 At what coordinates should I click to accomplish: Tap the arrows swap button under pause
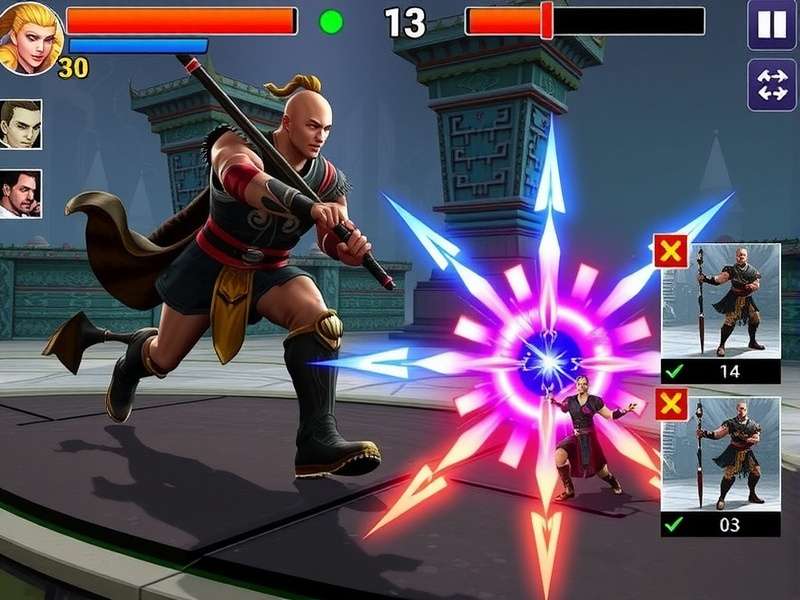[772, 85]
